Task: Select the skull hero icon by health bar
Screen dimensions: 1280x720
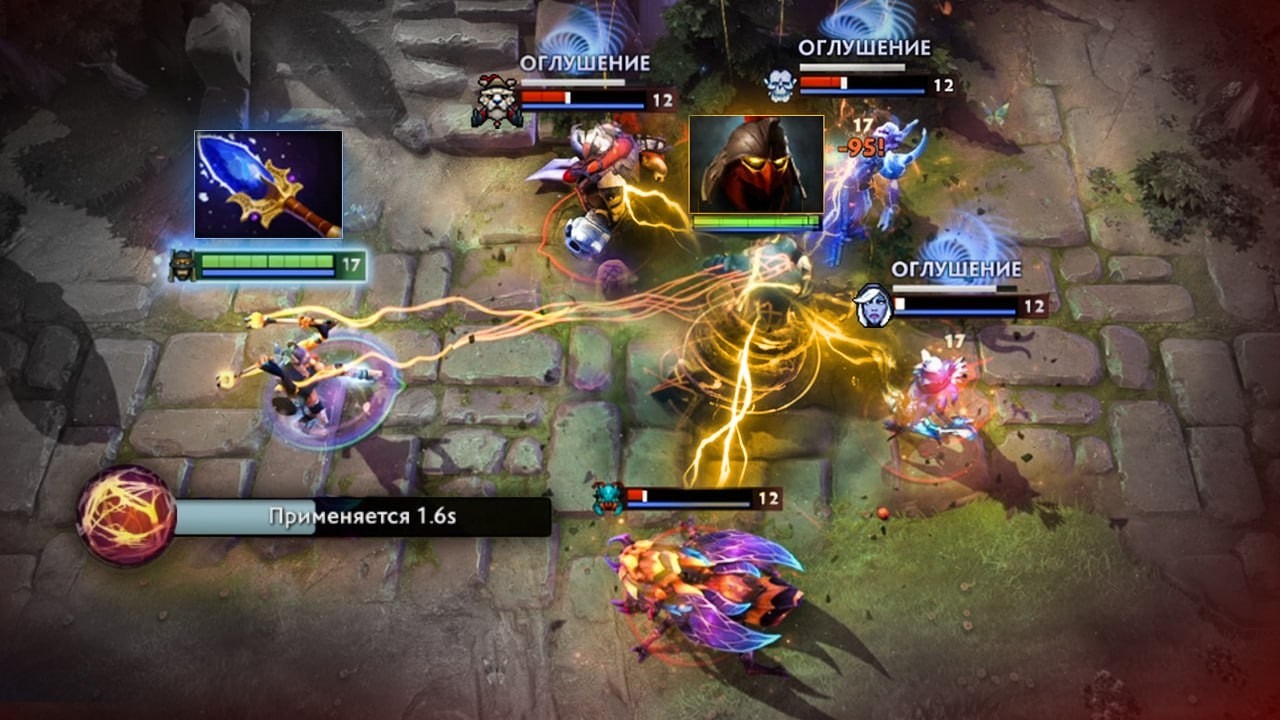Action: (x=780, y=86)
